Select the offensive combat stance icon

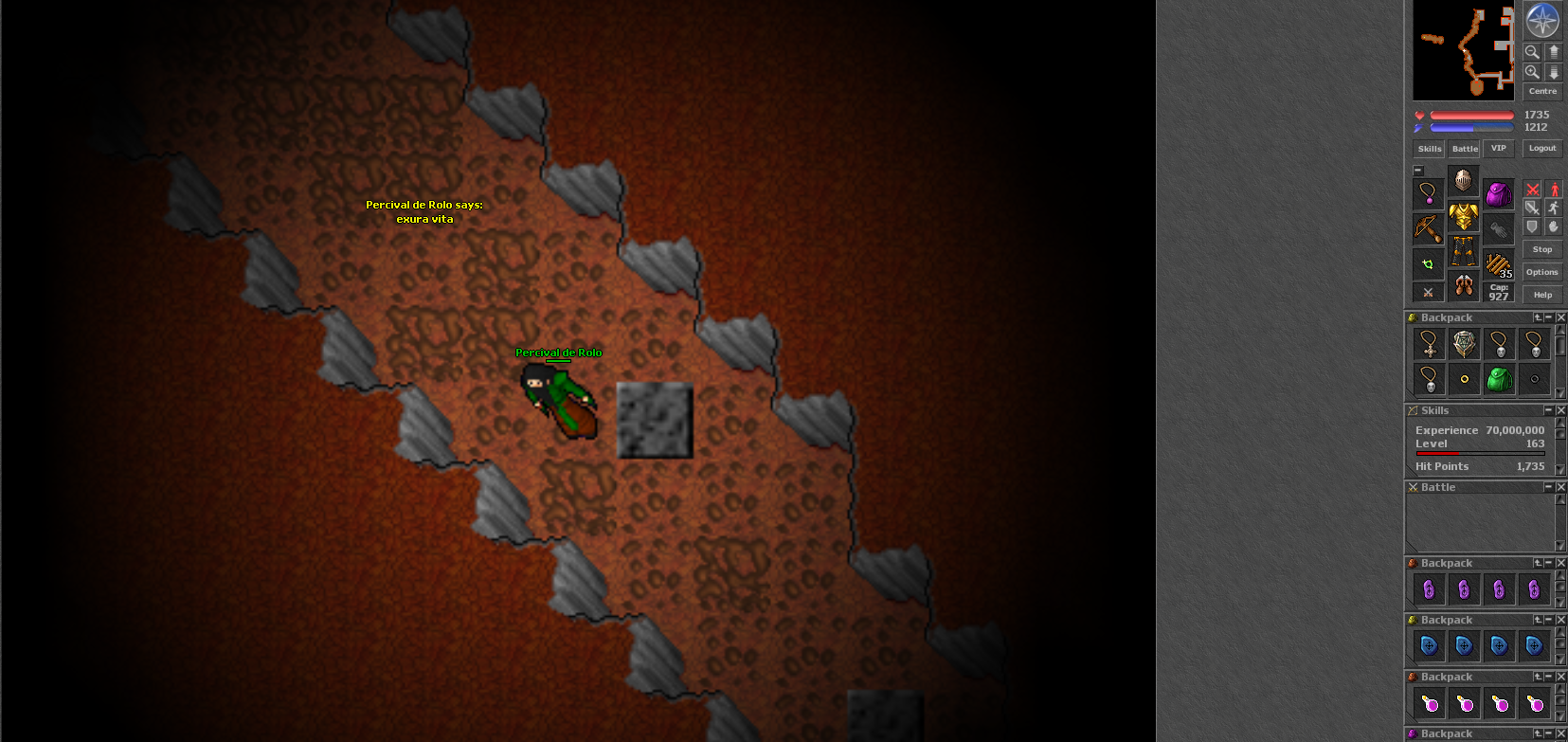tap(1533, 190)
